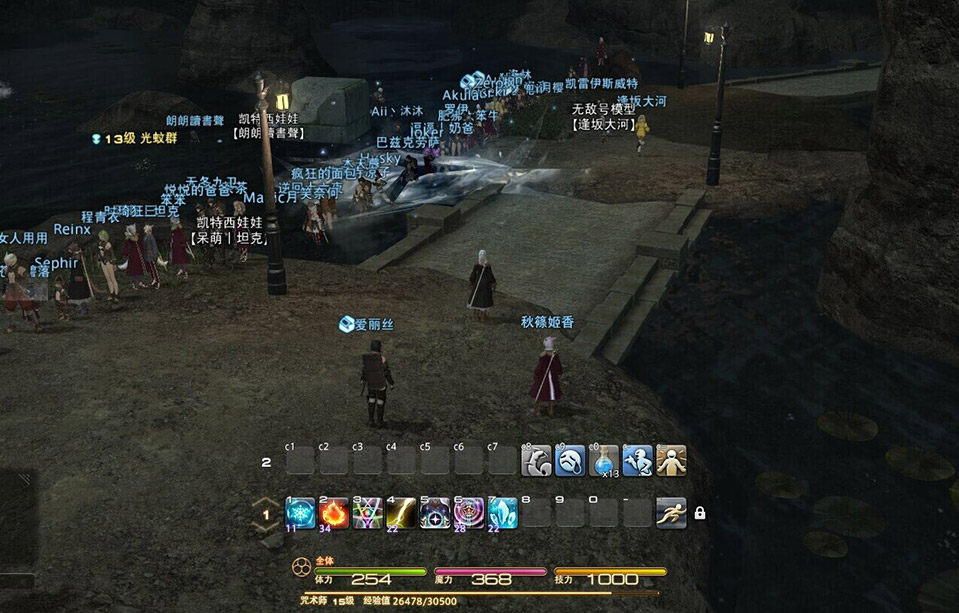Switch hotbar set with the down arrow
Screen dimensions: 959x613
coord(267,528)
